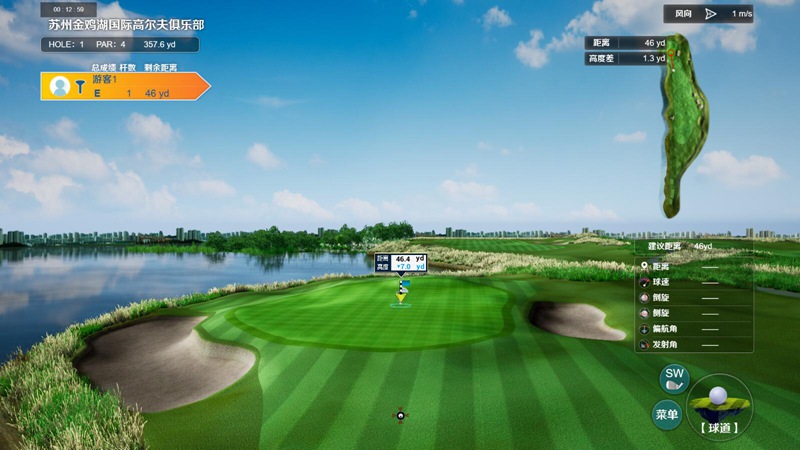Open the 菜单 menu button

click(x=667, y=414)
